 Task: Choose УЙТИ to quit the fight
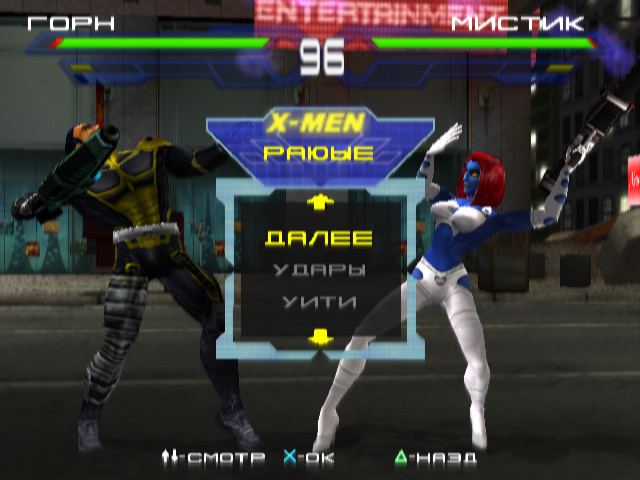click(x=319, y=300)
